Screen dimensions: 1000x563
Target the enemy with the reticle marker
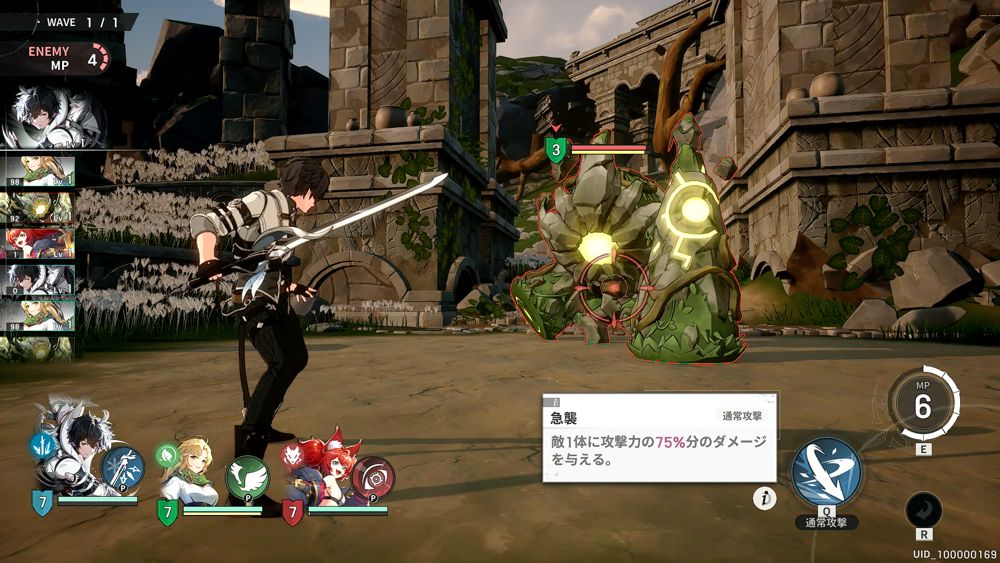click(x=612, y=283)
